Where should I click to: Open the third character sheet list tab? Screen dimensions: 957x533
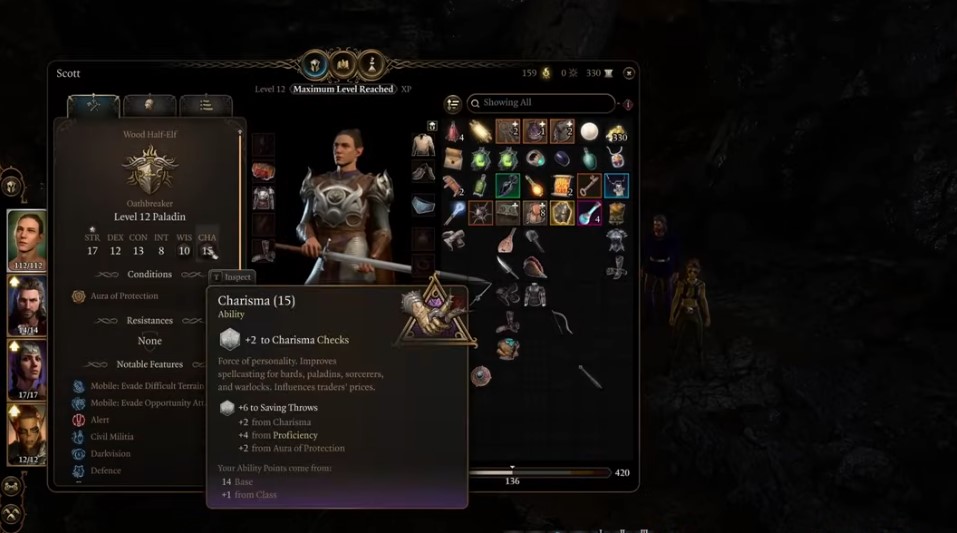click(205, 105)
